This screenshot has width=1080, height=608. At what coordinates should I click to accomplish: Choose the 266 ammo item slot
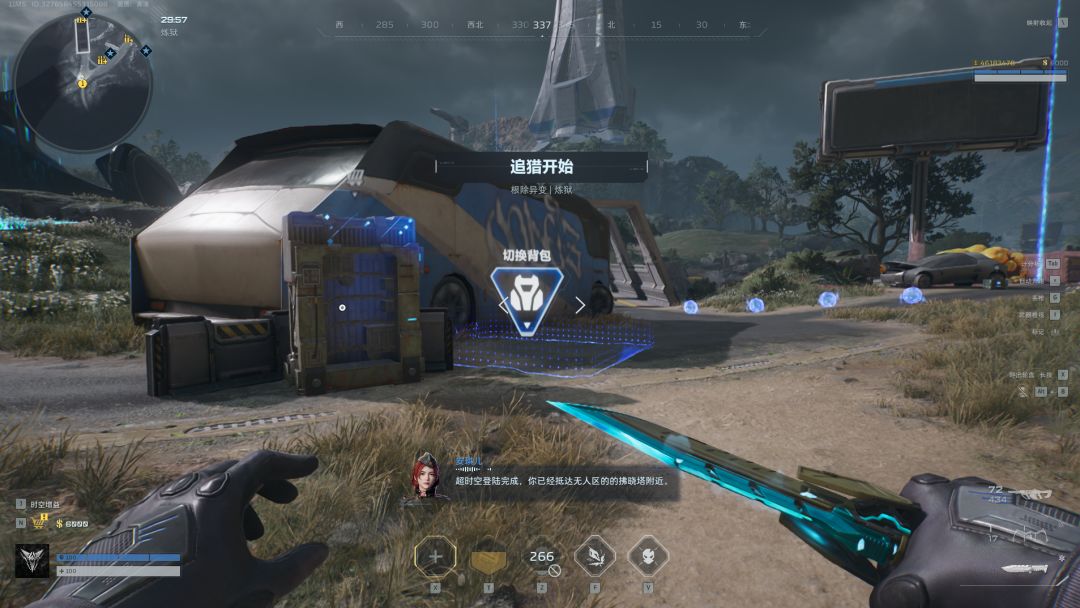[541, 557]
